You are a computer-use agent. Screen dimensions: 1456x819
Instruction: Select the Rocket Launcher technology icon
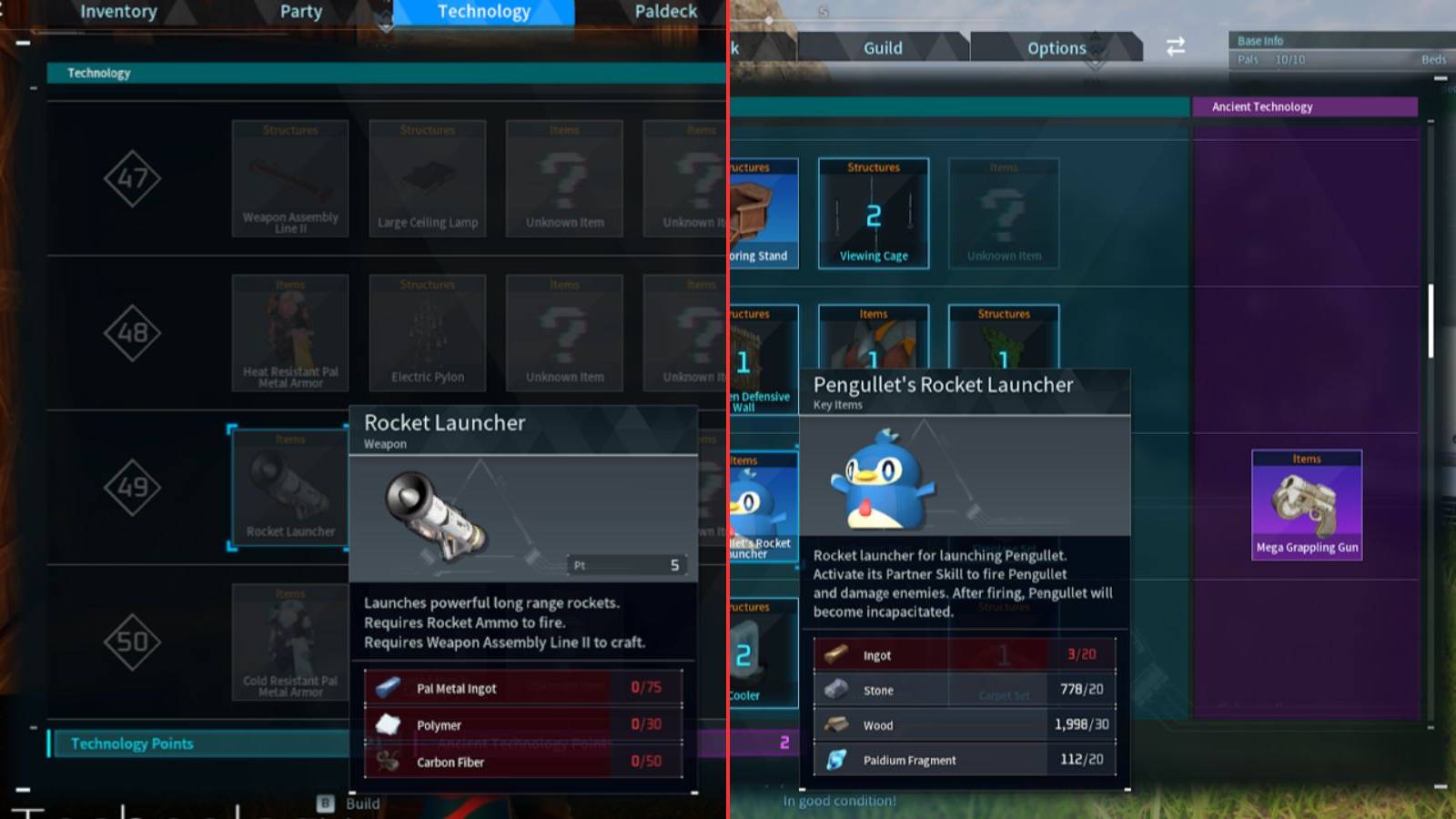(x=289, y=487)
